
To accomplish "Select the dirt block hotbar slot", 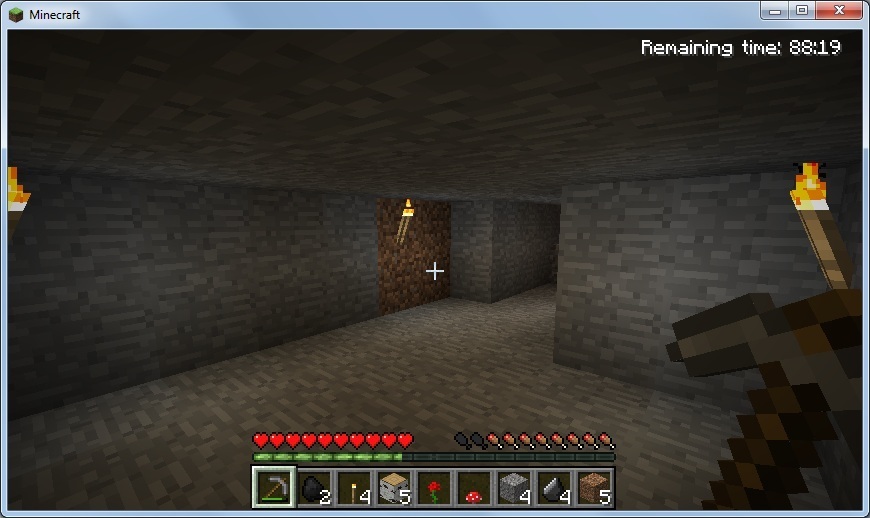I will click(x=593, y=488).
